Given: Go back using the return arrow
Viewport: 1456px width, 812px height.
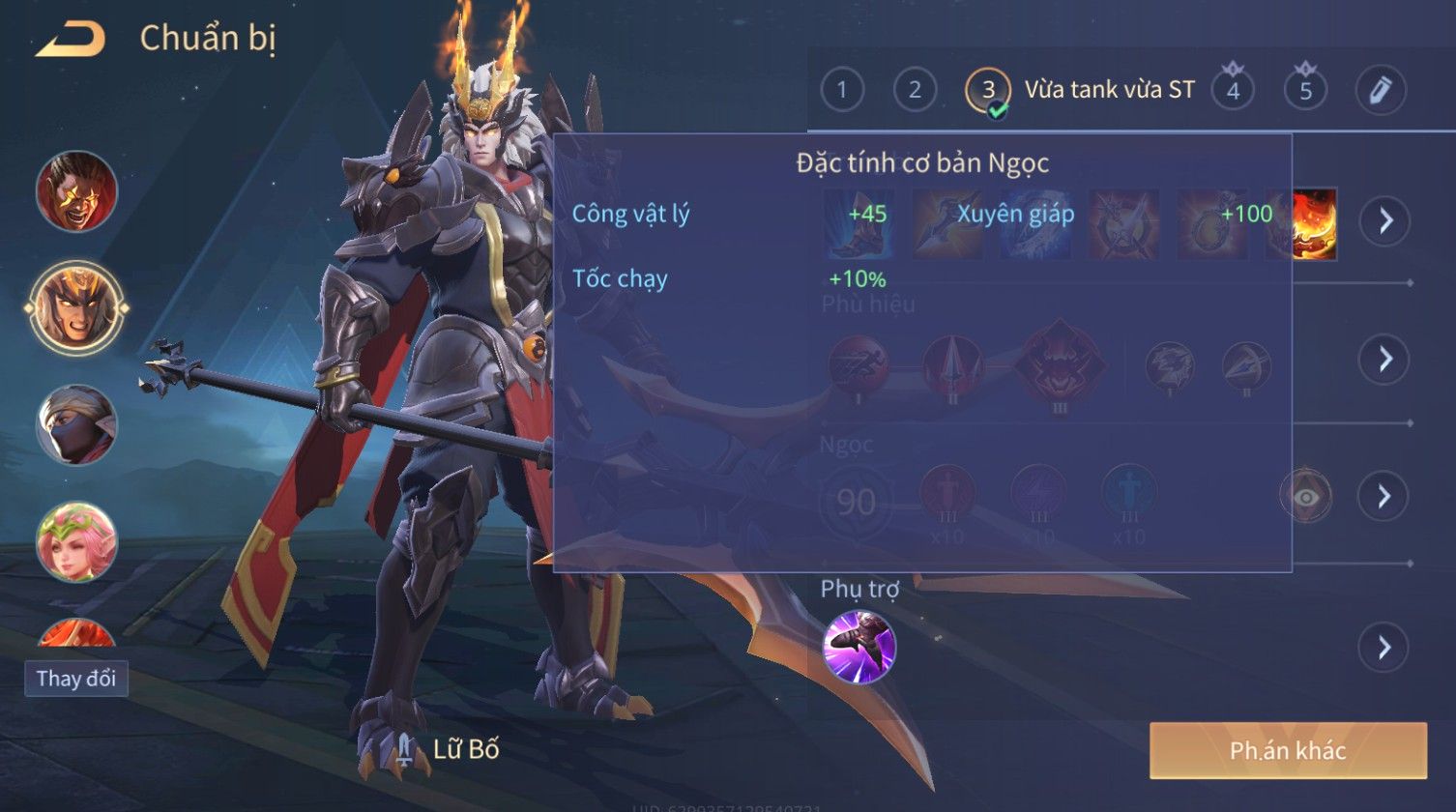Looking at the screenshot, I should (71, 39).
